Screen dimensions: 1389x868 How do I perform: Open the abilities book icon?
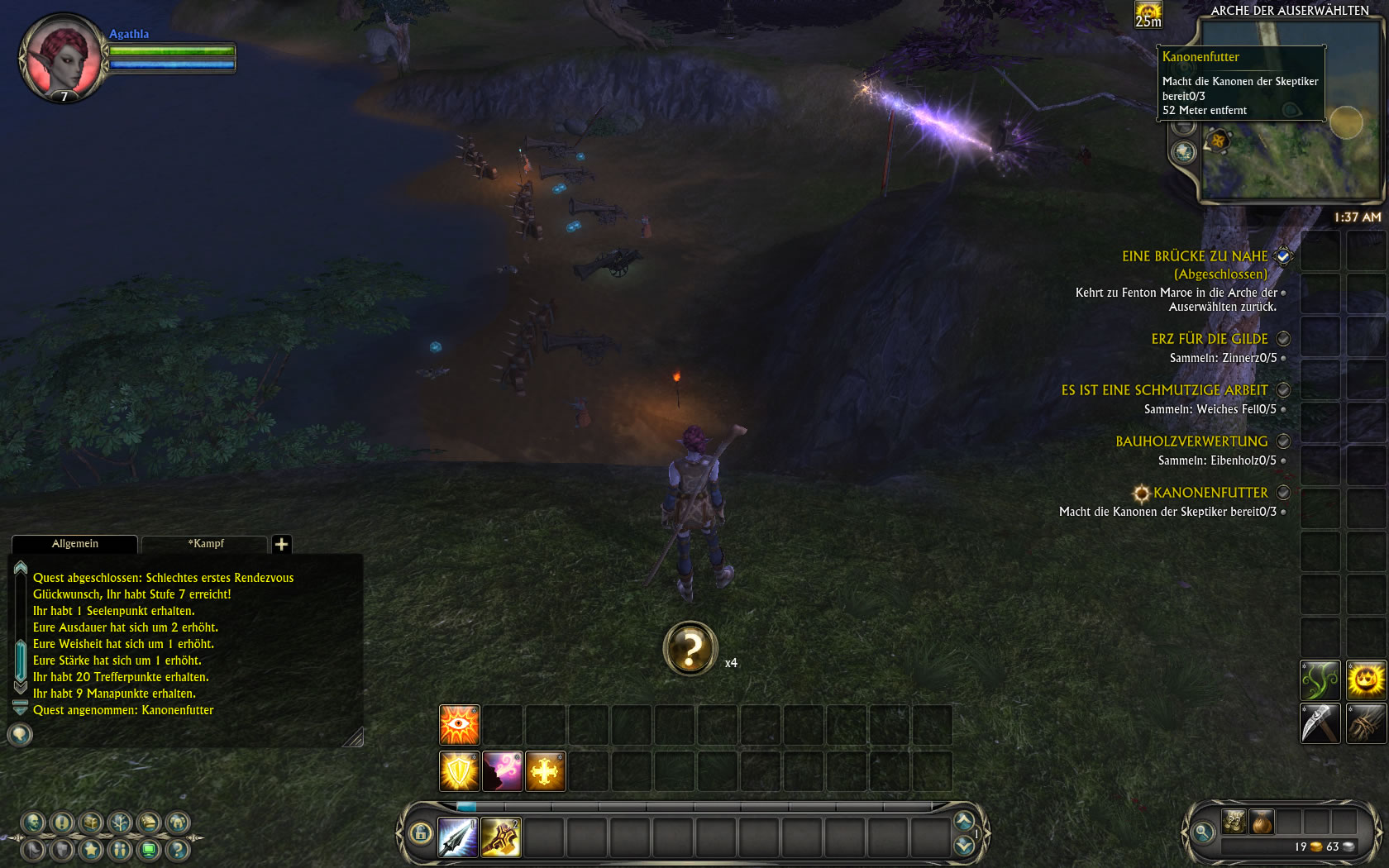point(147,823)
